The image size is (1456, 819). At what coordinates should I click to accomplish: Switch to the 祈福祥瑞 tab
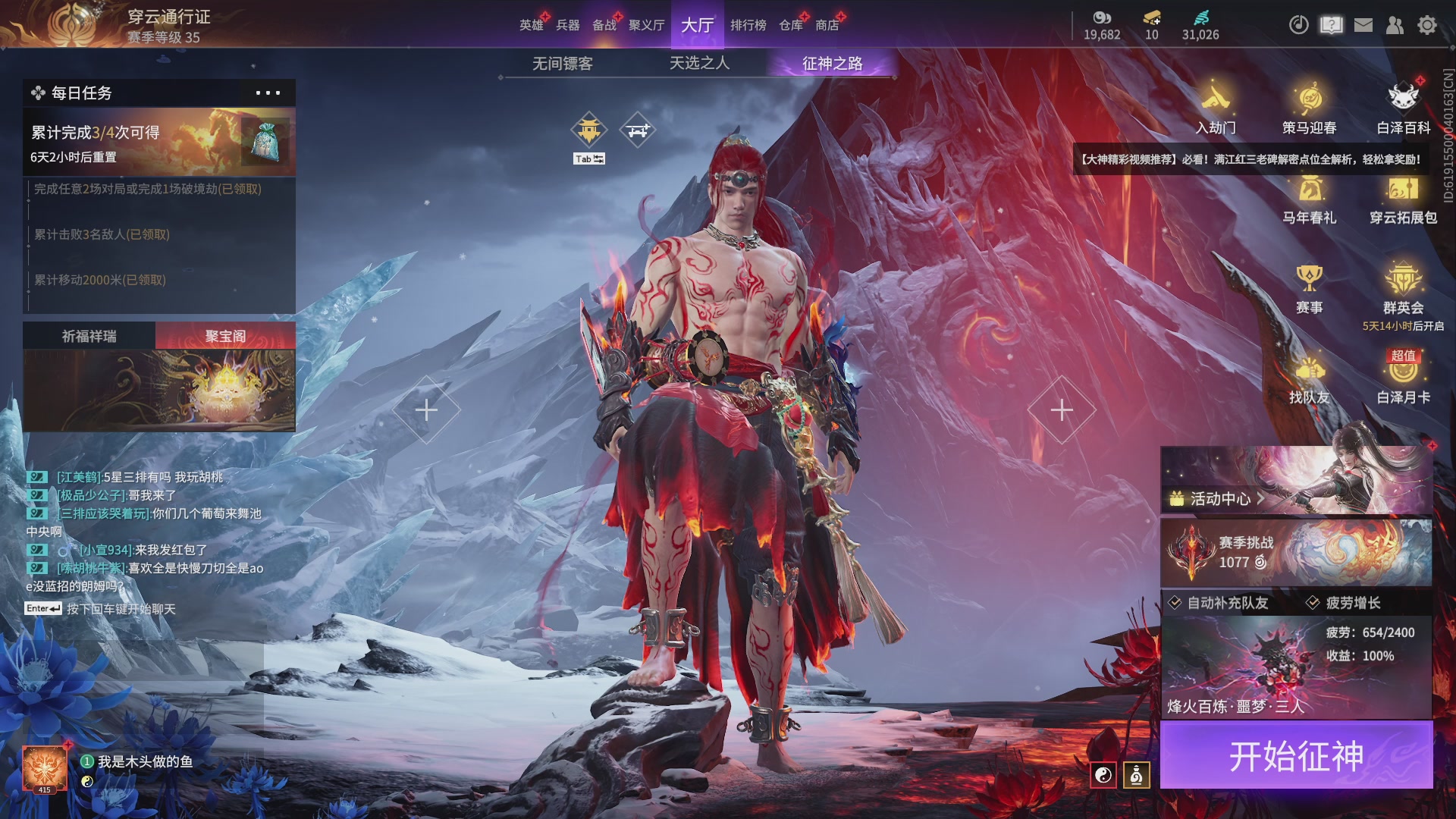89,336
